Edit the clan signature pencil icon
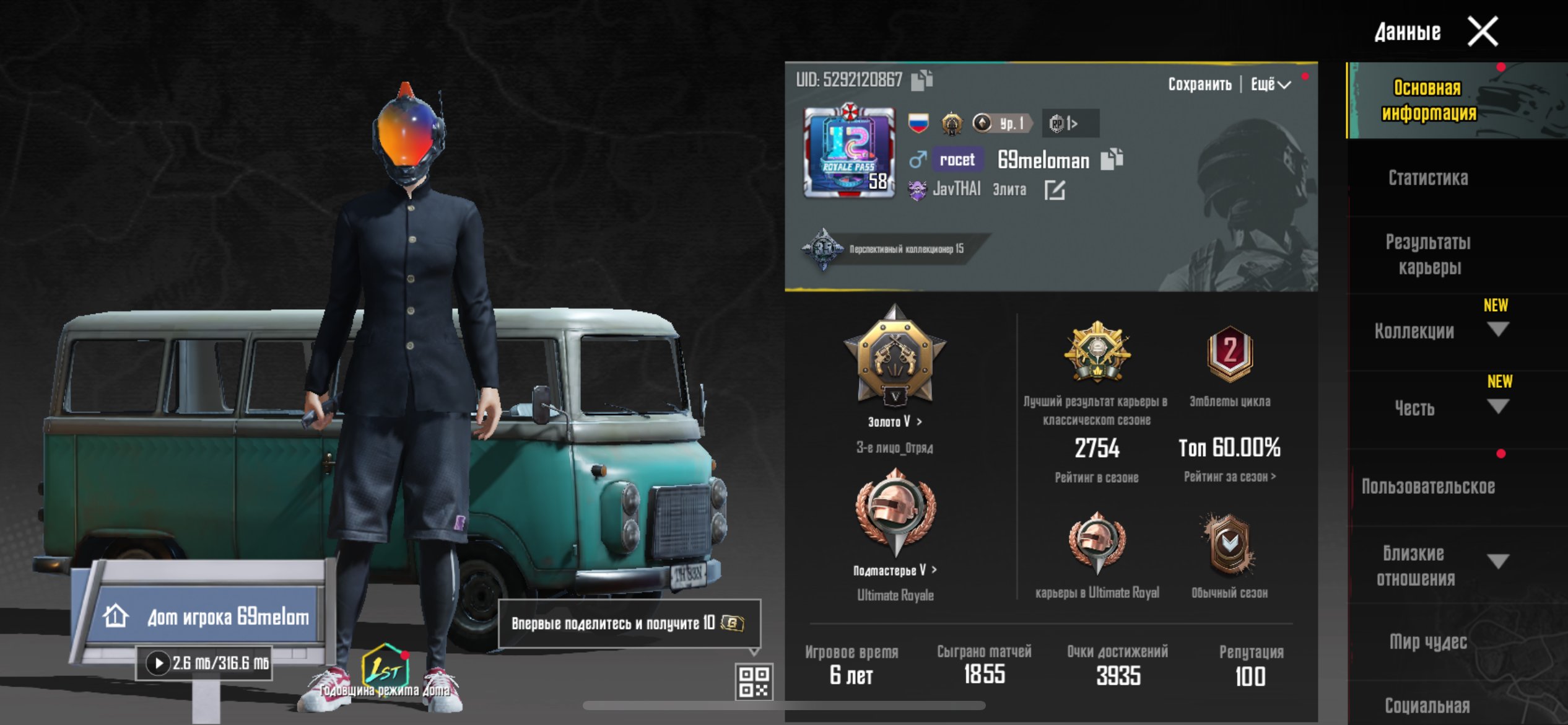 point(1054,190)
